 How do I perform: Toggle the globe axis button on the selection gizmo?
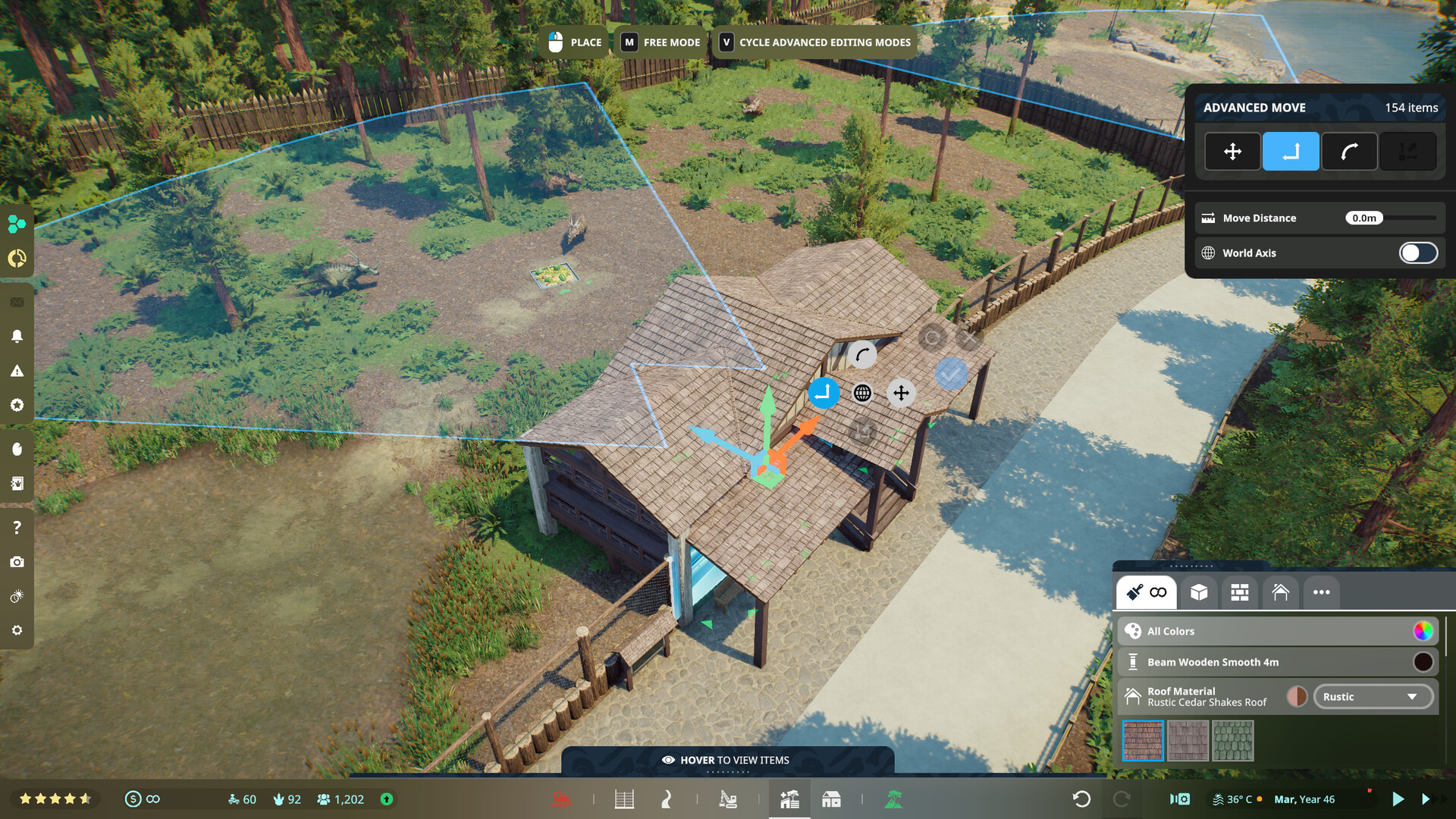click(862, 394)
